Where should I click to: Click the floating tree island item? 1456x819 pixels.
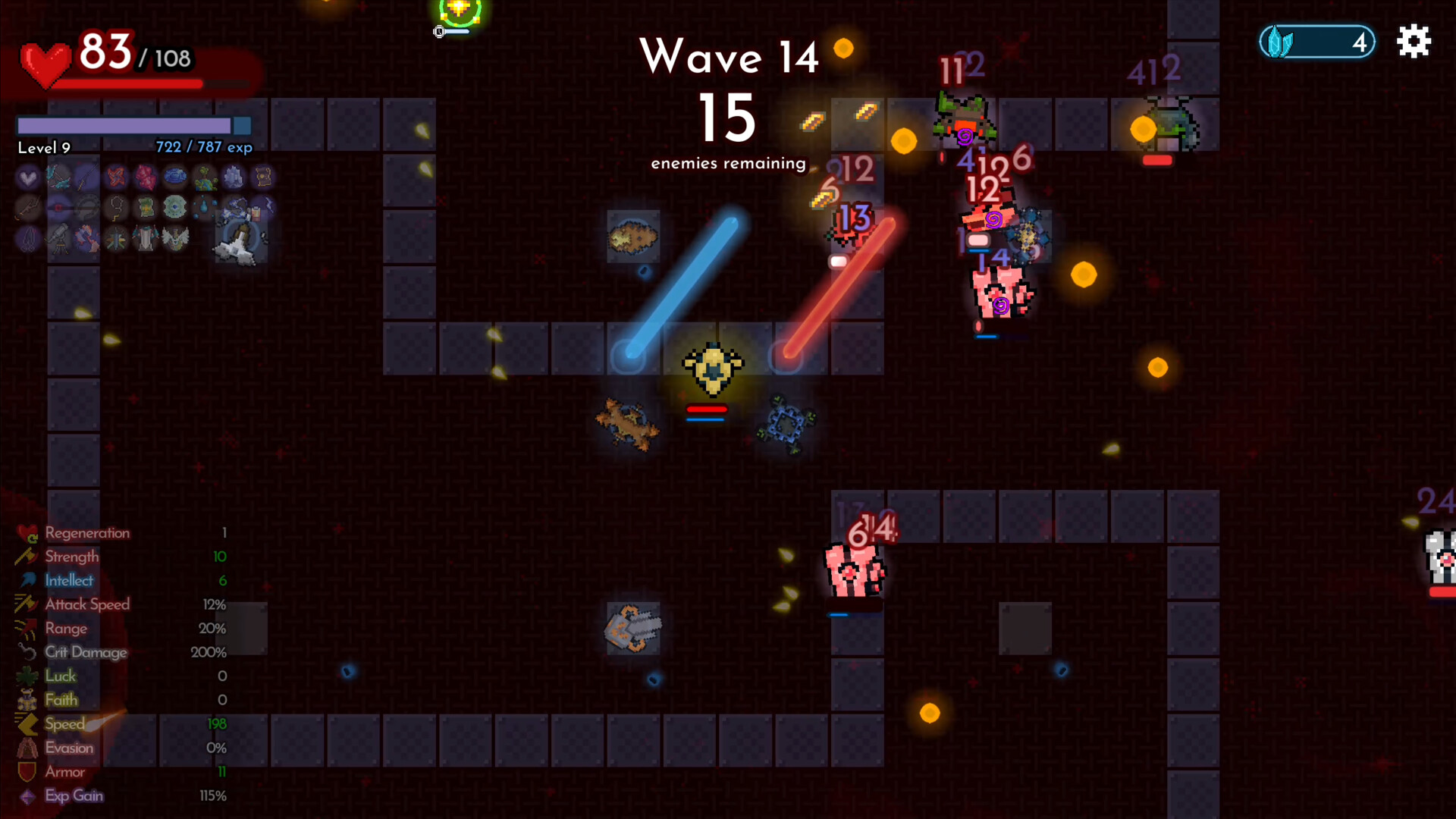(x=205, y=178)
